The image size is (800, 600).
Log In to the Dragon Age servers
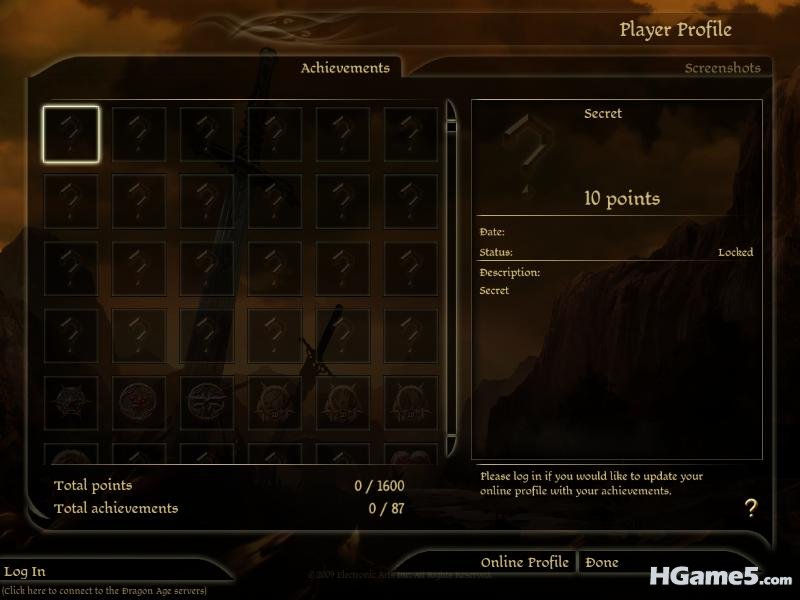click(x=25, y=571)
